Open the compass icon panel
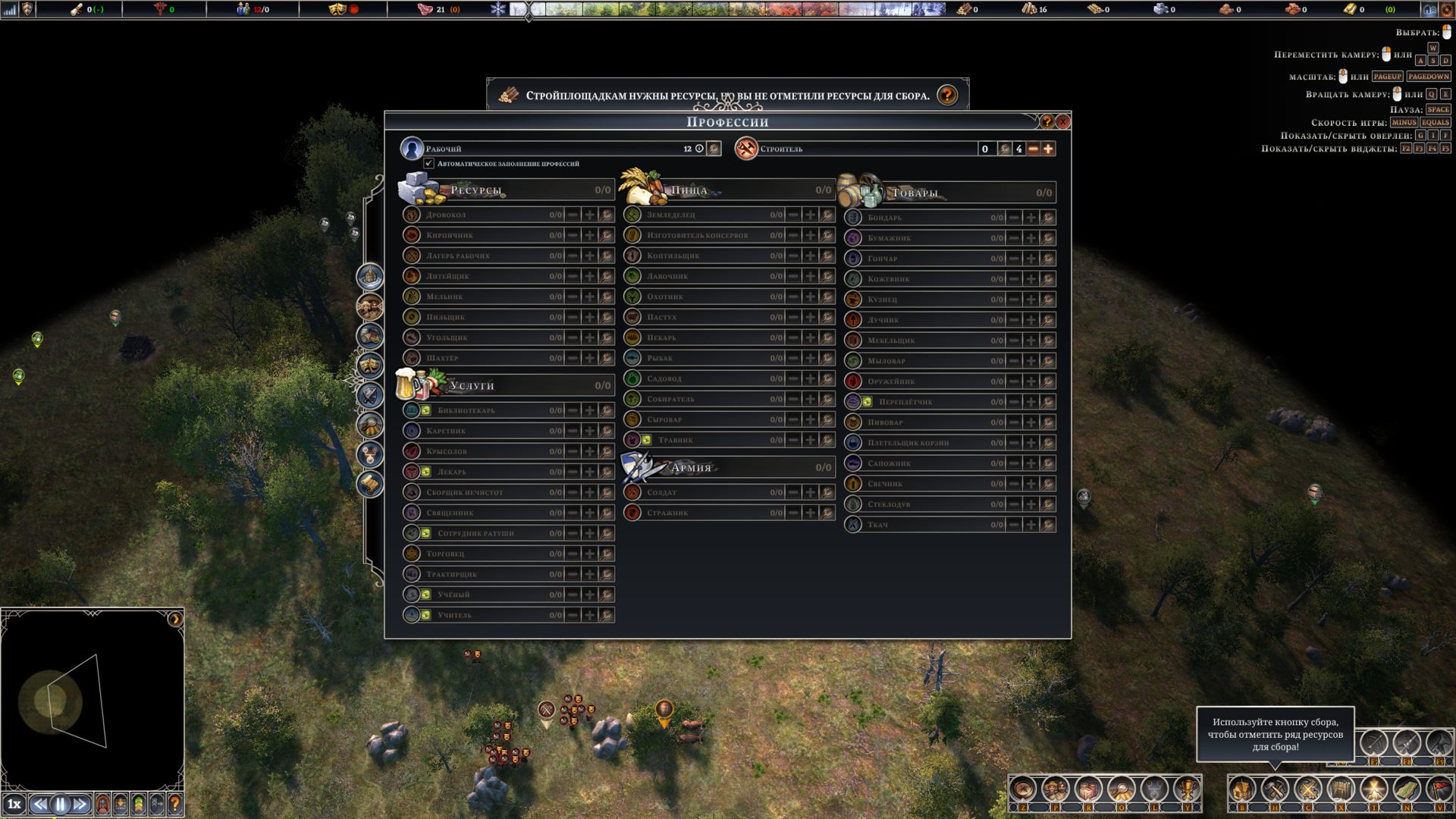 pos(1022,789)
